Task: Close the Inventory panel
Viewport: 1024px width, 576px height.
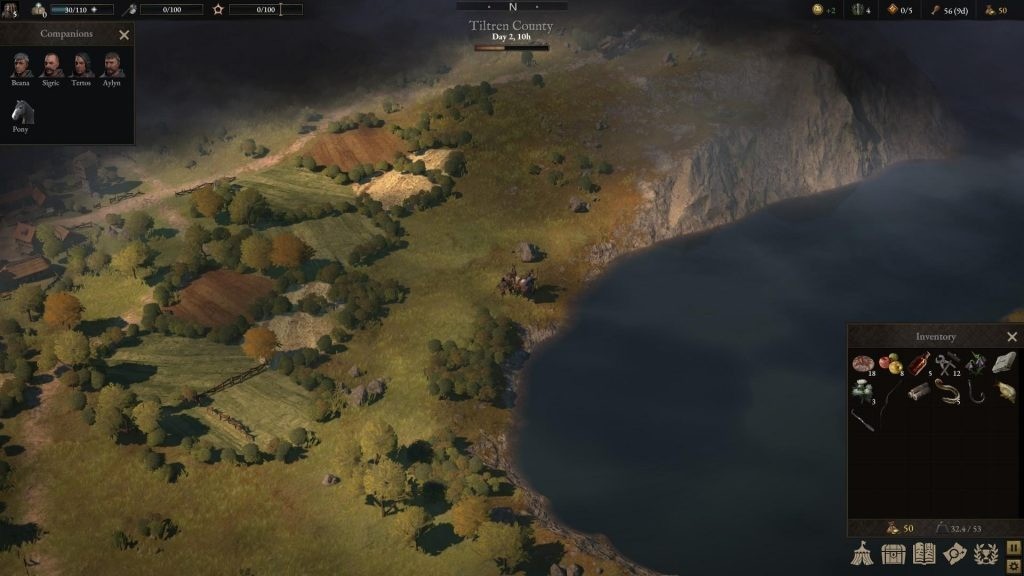Action: click(1012, 337)
